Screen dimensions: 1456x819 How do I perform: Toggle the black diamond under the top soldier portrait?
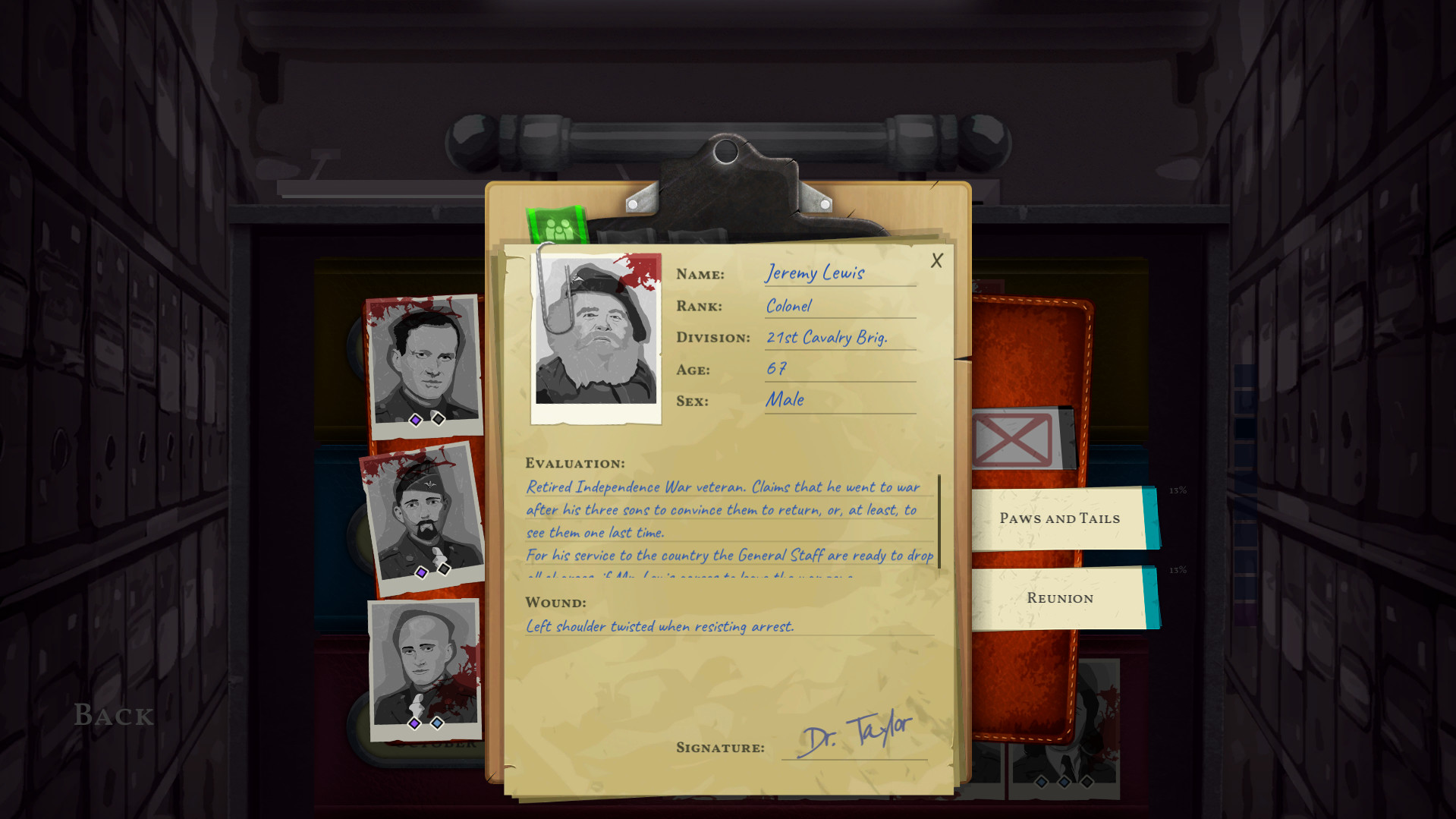tap(439, 418)
